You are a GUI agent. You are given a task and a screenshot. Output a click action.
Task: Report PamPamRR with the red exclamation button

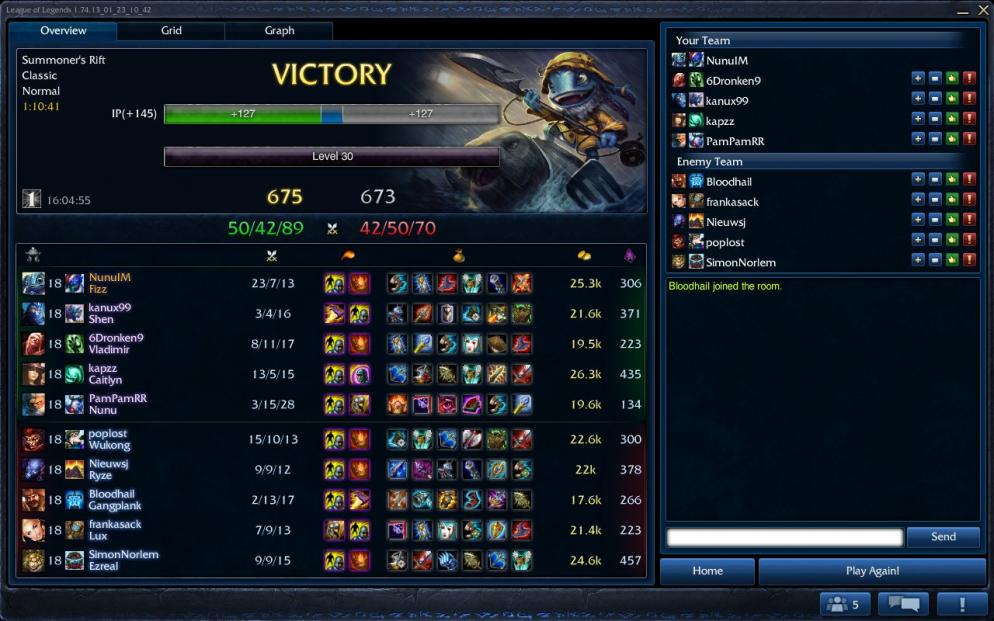point(969,139)
